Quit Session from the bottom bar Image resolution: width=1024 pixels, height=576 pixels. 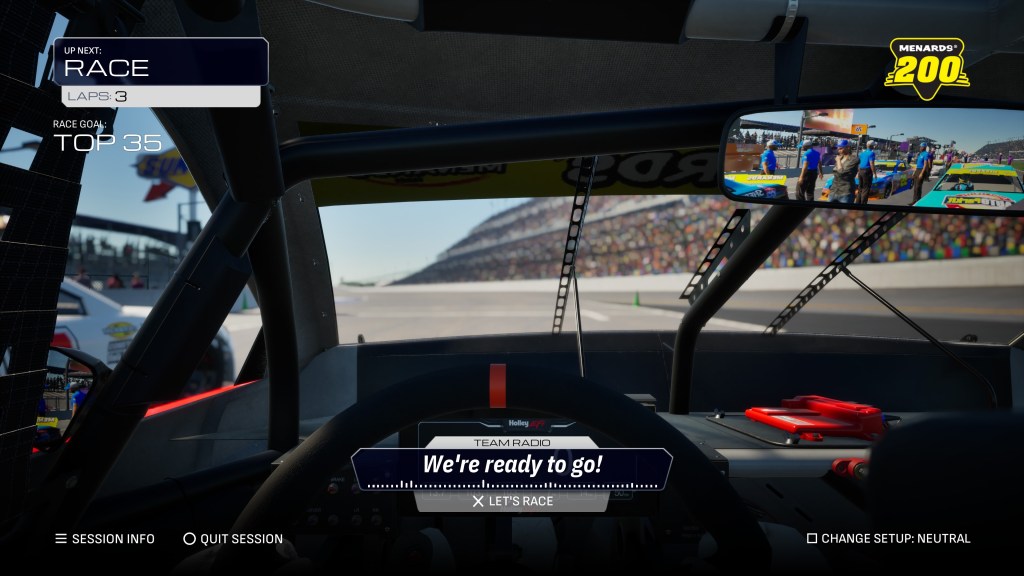(x=233, y=539)
